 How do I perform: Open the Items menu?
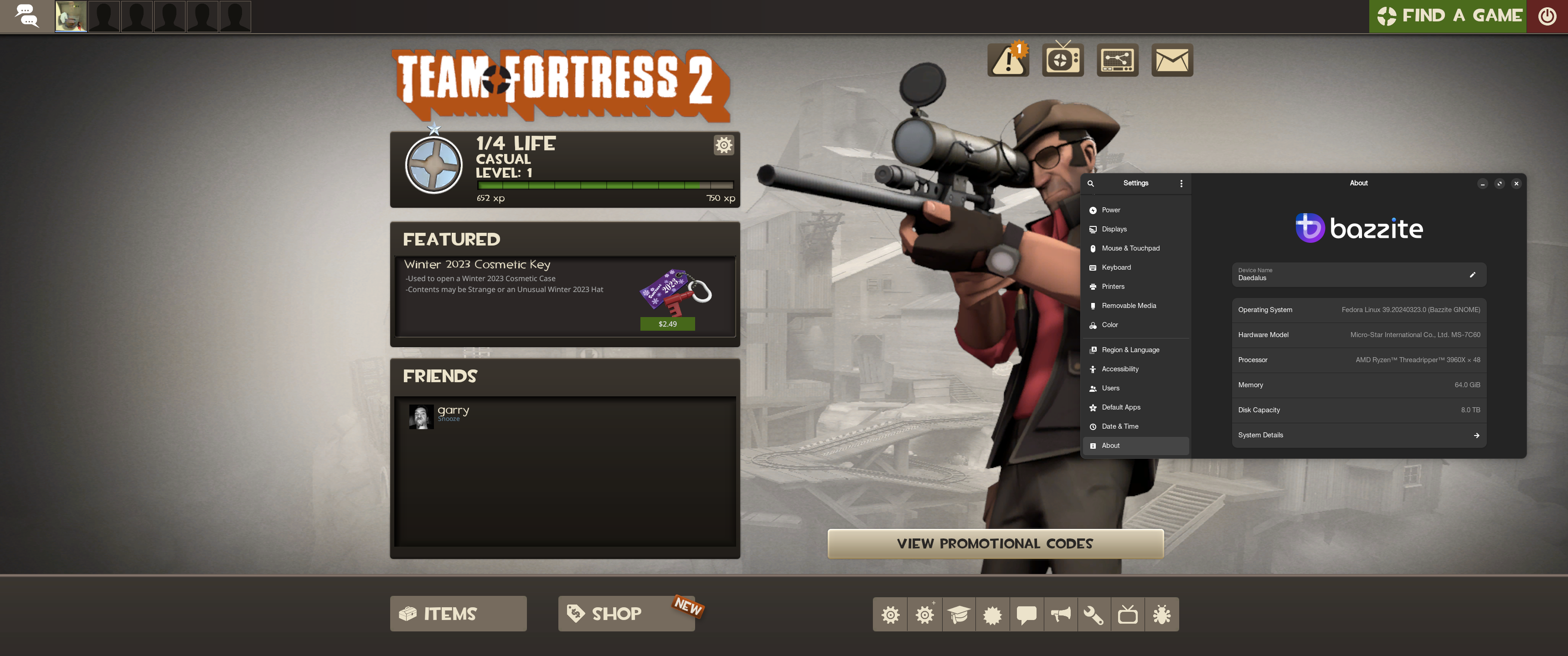pyautogui.click(x=458, y=613)
